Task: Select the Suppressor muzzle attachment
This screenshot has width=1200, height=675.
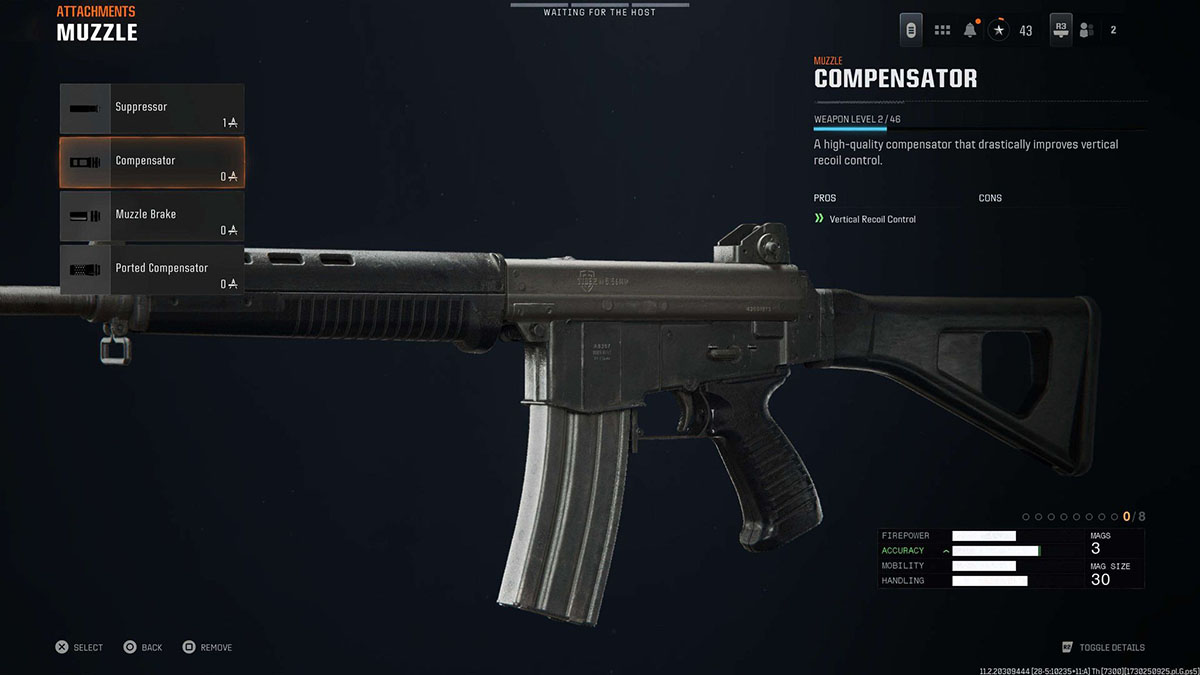Action: click(x=152, y=109)
